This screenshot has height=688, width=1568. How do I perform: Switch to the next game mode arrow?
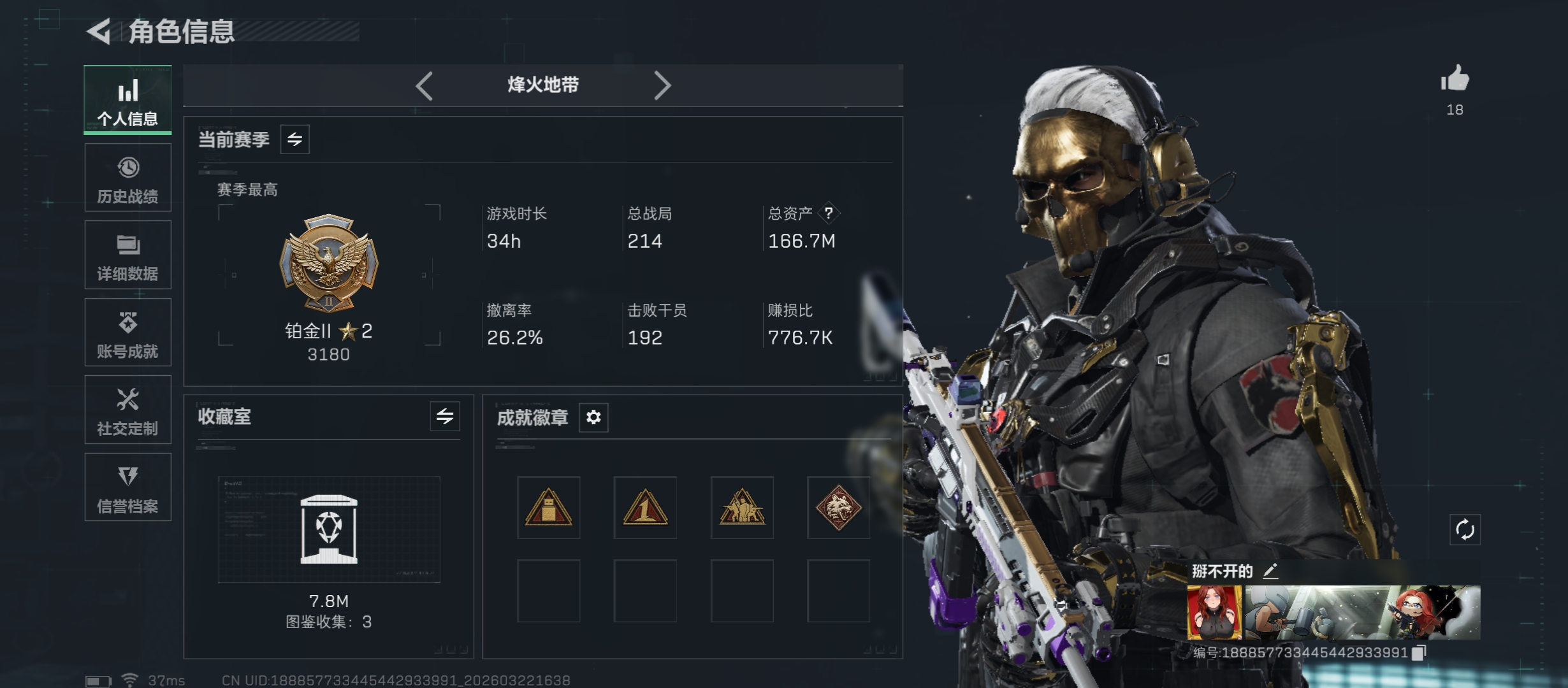[662, 85]
